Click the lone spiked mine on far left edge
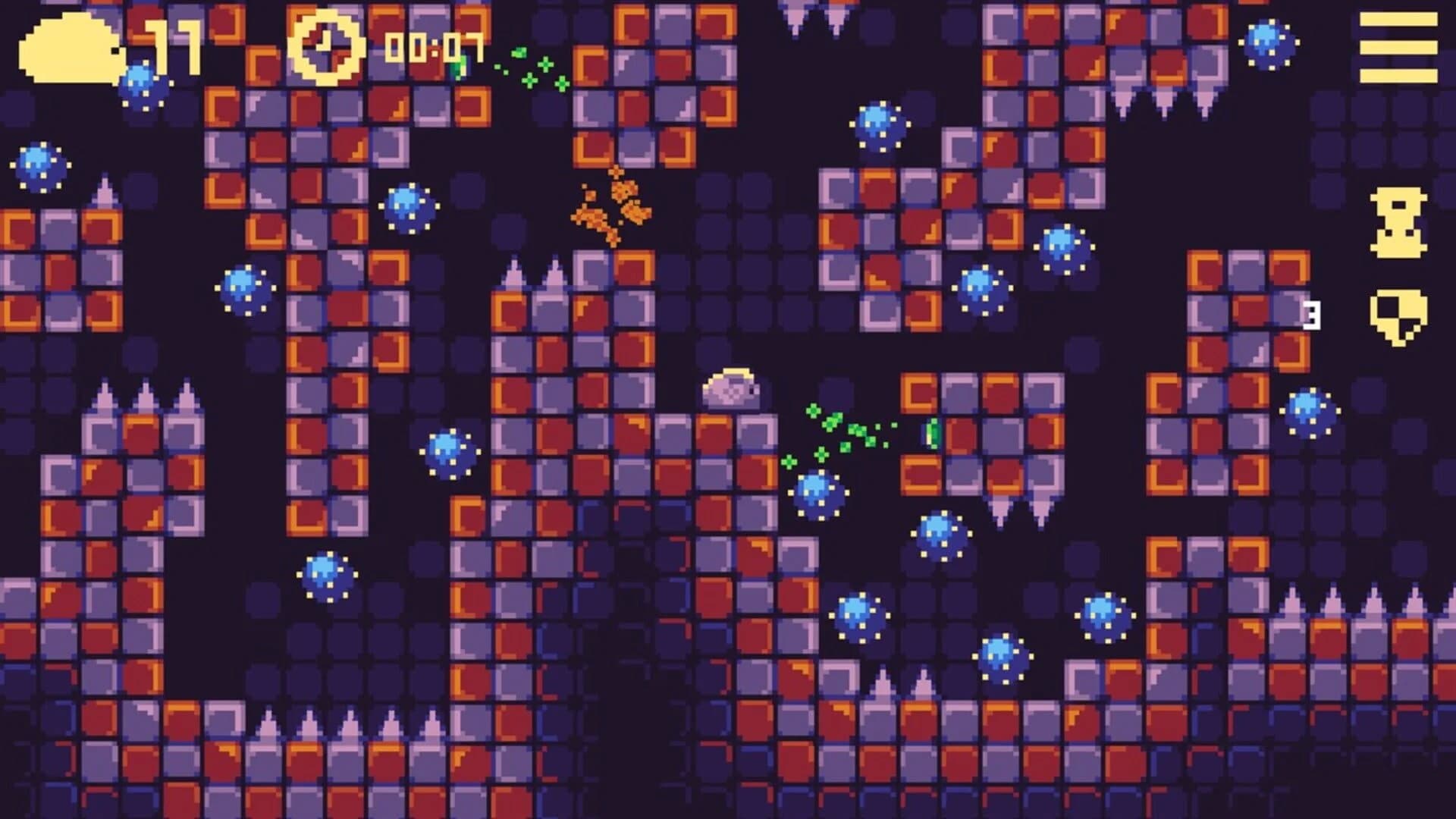Viewport: 1456px width, 819px height. pos(39,167)
